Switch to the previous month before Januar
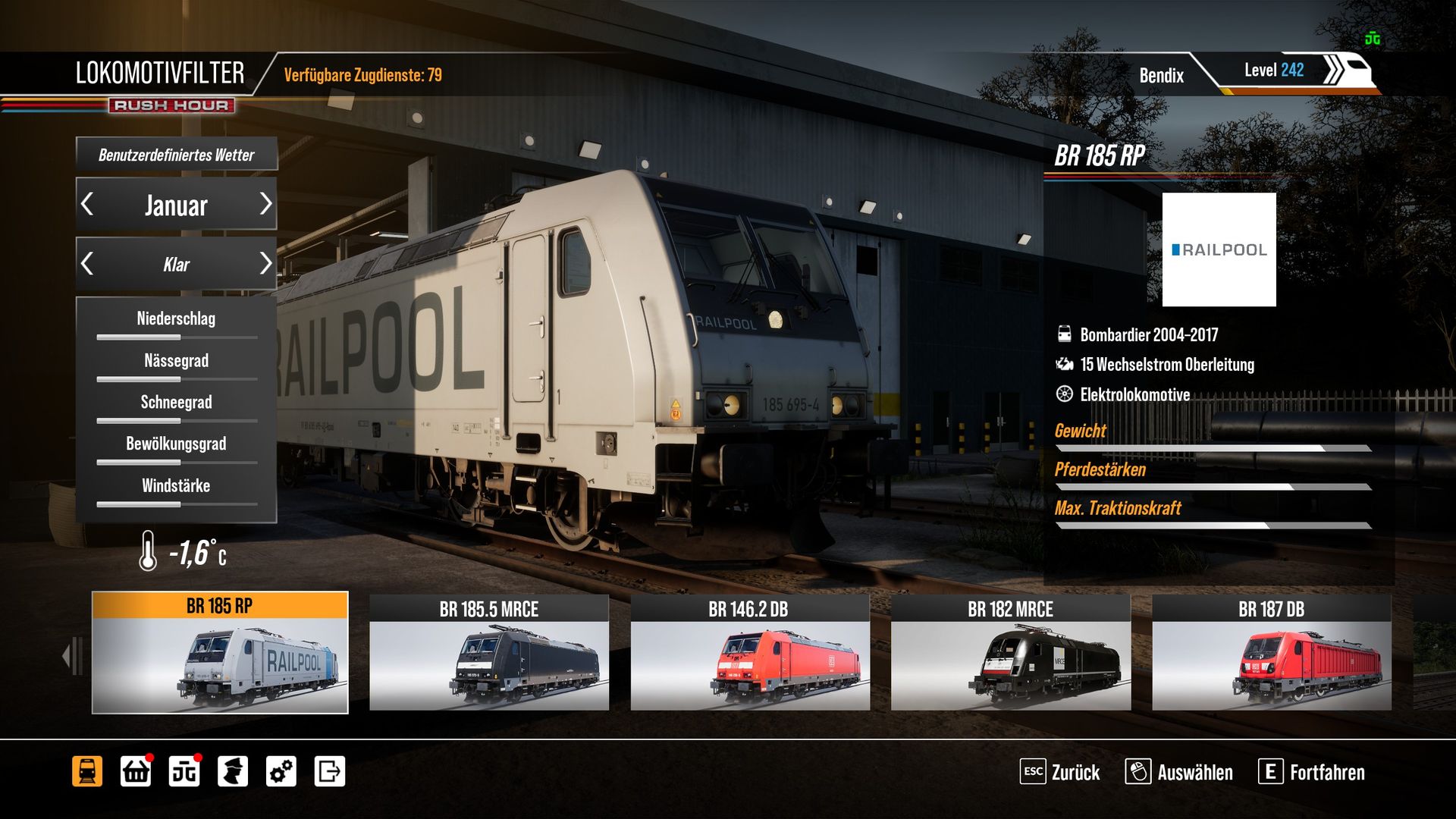This screenshot has height=819, width=1456. click(88, 204)
